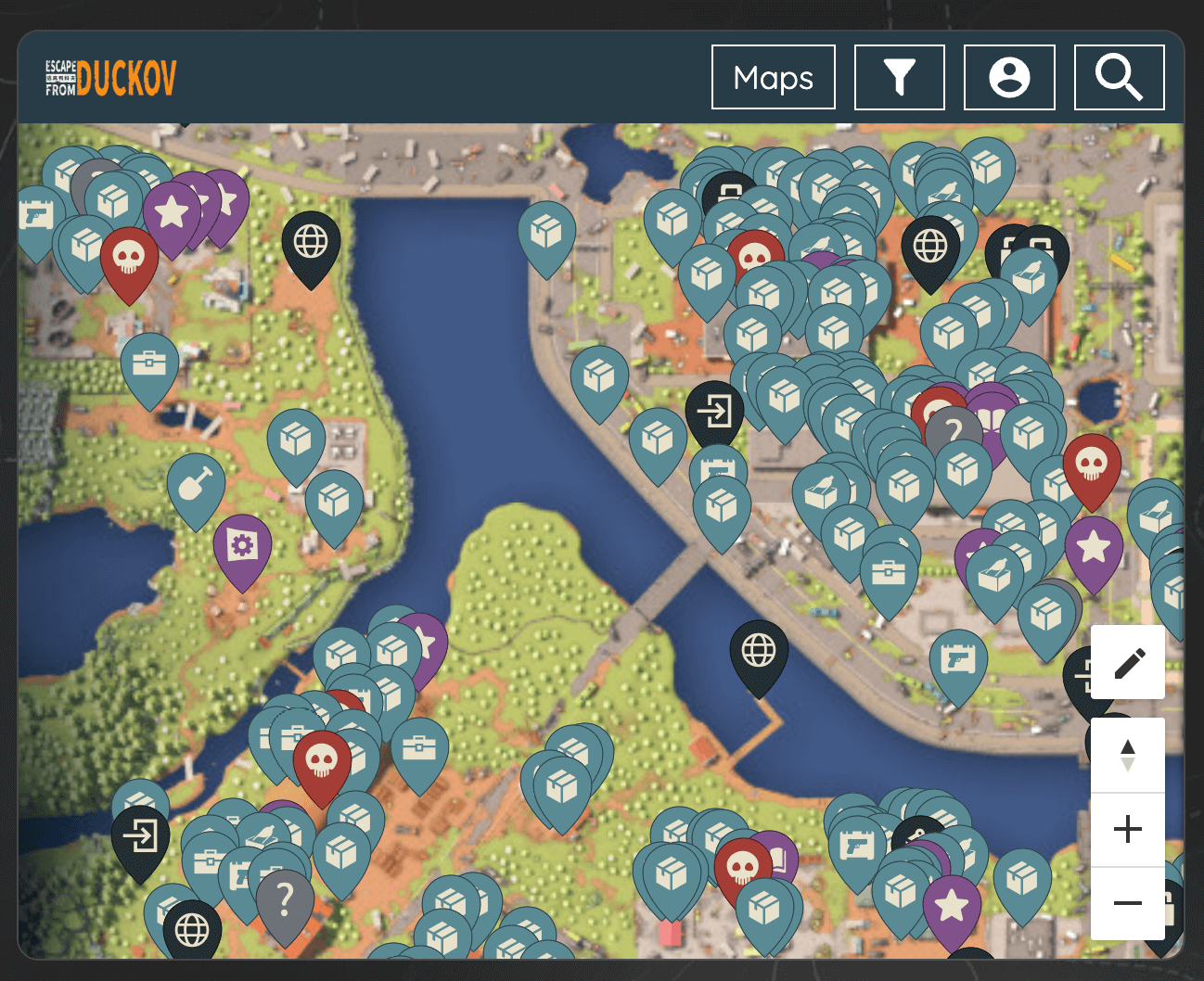This screenshot has width=1204, height=981.
Task: Open the Maps dropdown
Action: coord(773,78)
